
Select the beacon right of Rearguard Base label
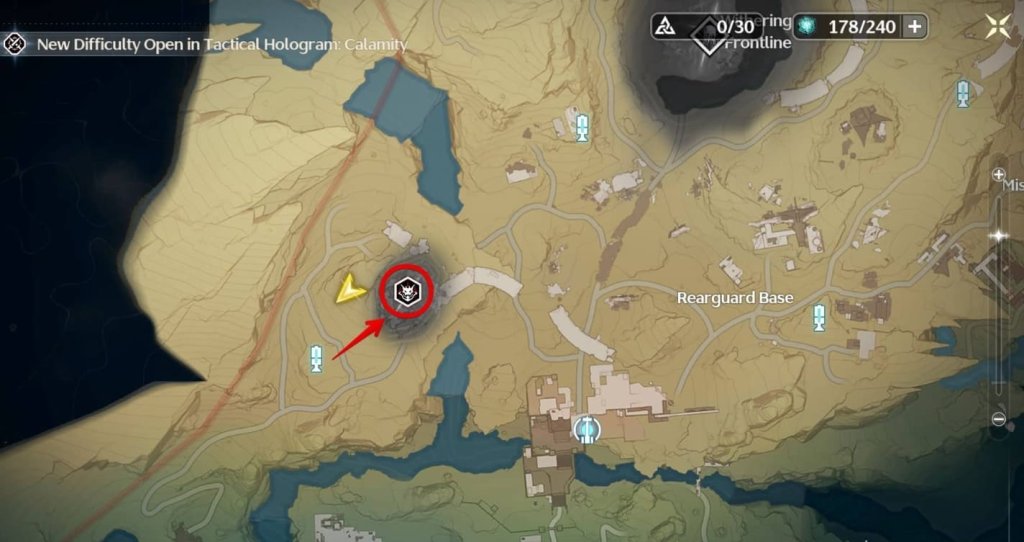(x=820, y=318)
